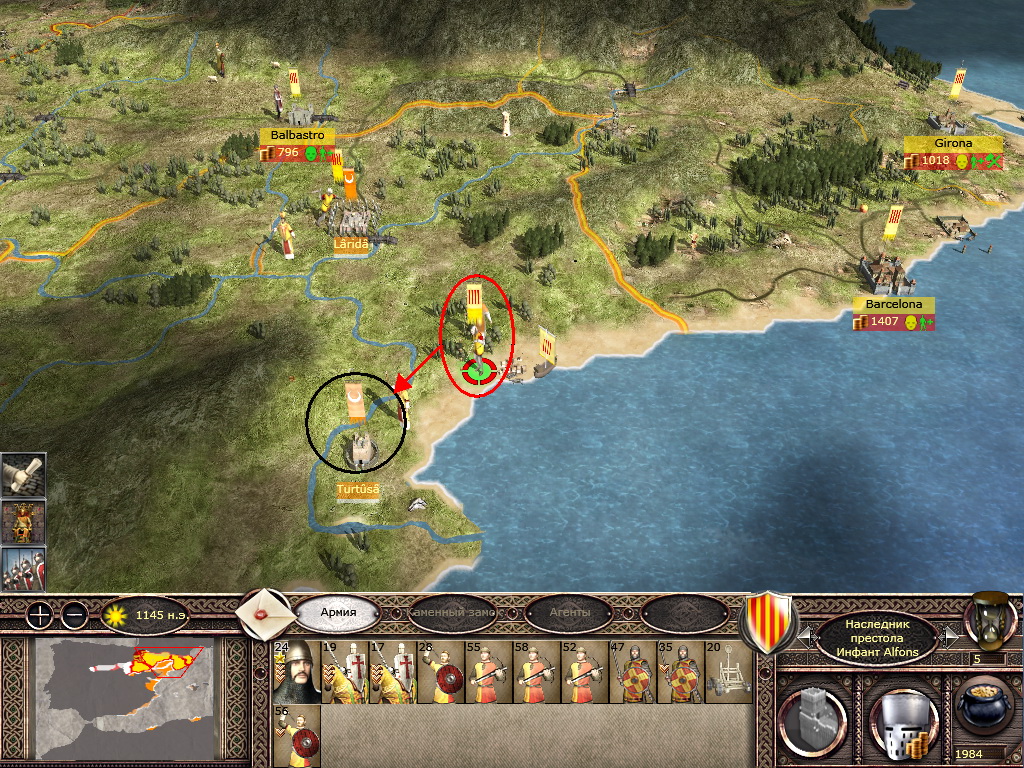Switch to the Армия tab
This screenshot has height=768, width=1024.
click(x=337, y=612)
